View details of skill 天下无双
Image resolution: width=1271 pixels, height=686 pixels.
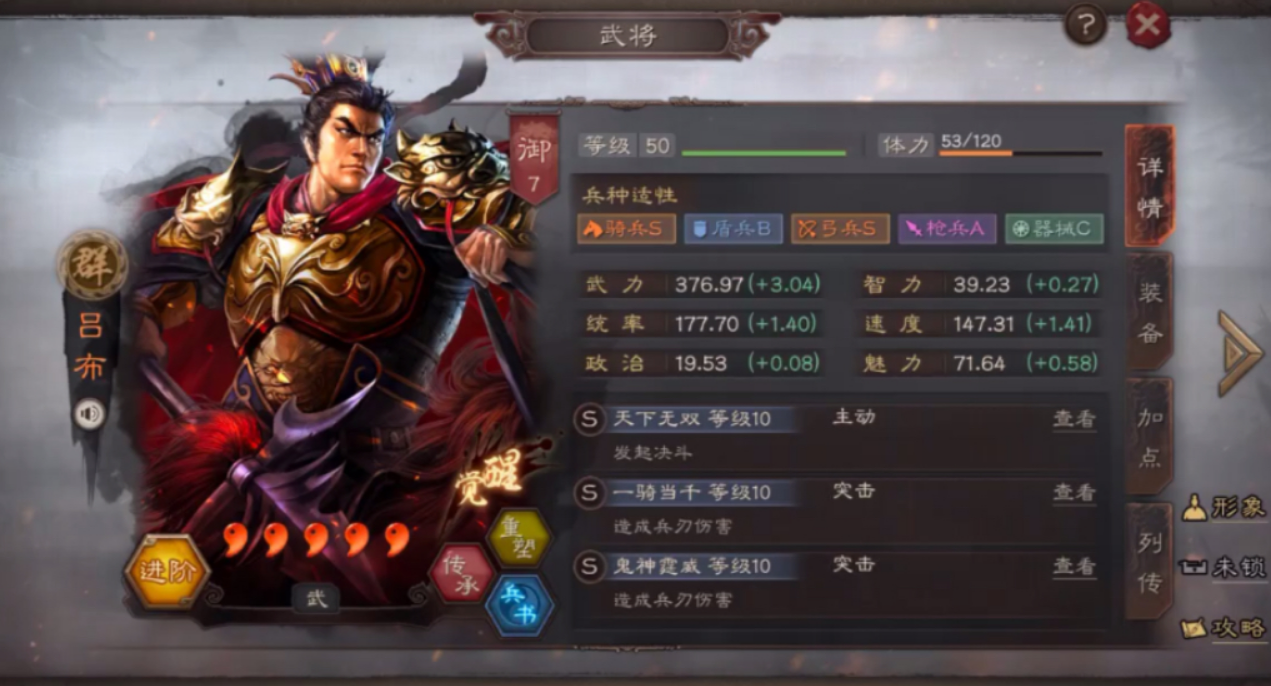[1074, 419]
